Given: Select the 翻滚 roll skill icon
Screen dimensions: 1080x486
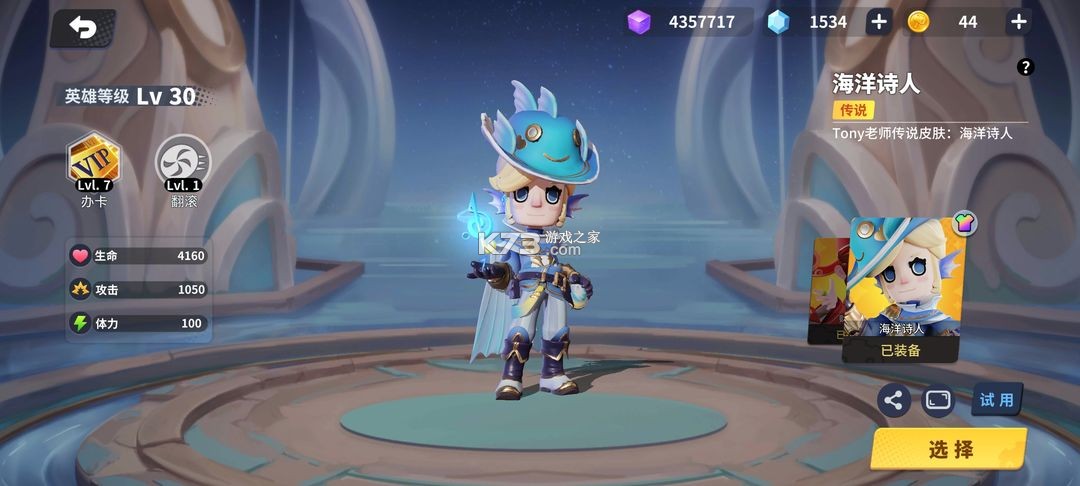Looking at the screenshot, I should pos(183,163).
